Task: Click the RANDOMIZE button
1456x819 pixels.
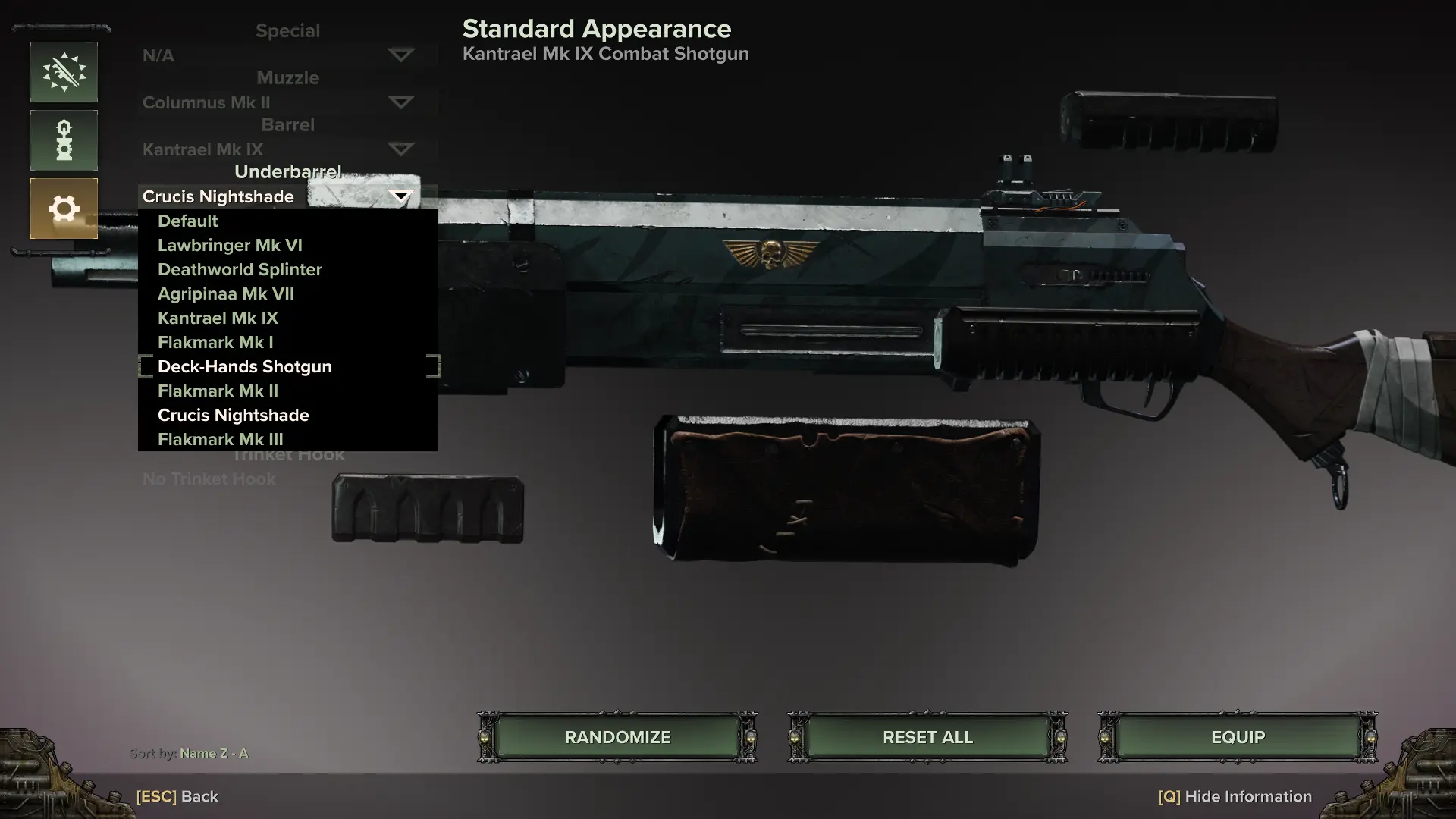Action: pos(617,737)
